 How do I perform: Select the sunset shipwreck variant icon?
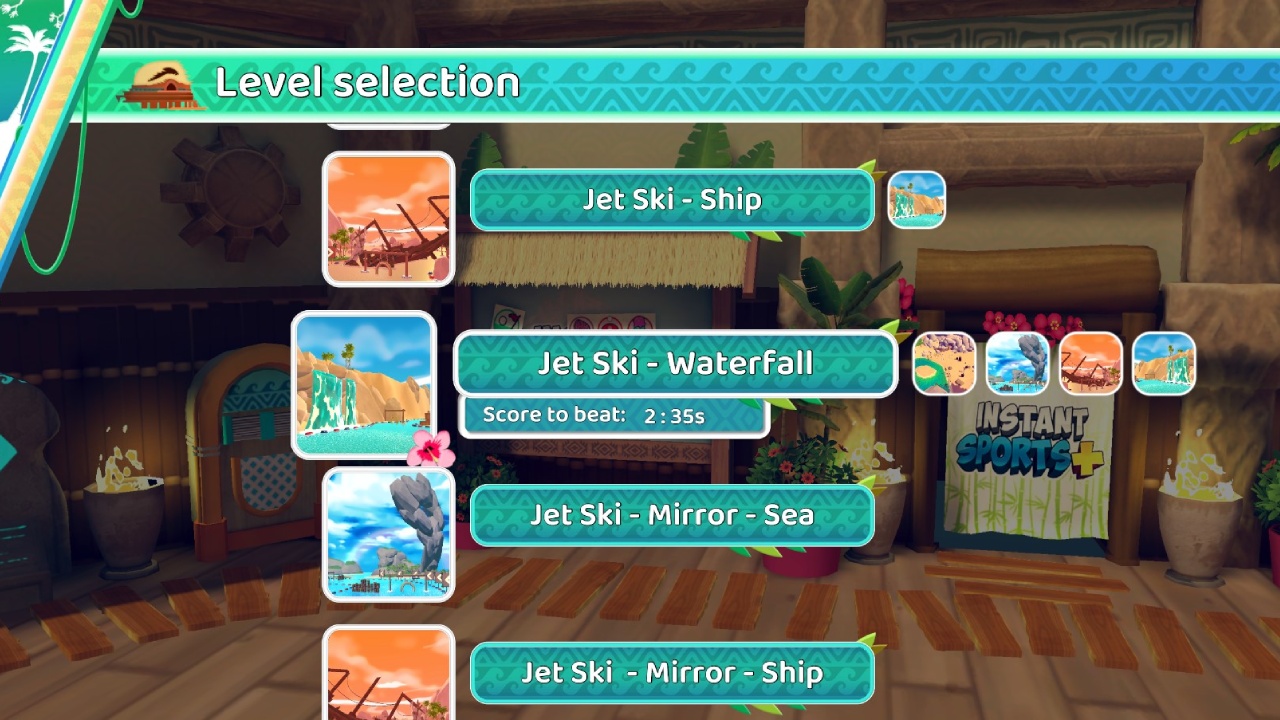tap(1090, 364)
